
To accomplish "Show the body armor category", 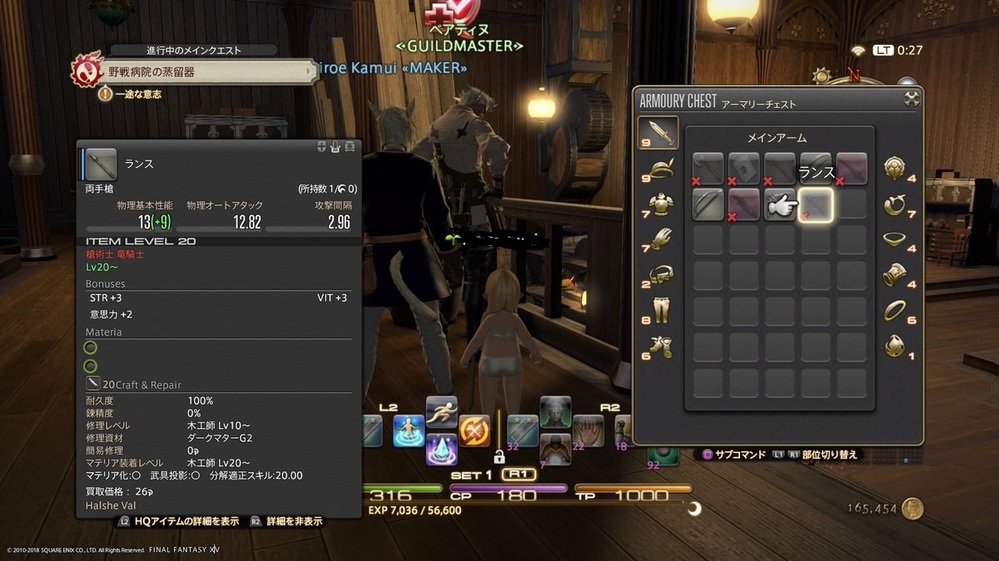I will pos(658,205).
